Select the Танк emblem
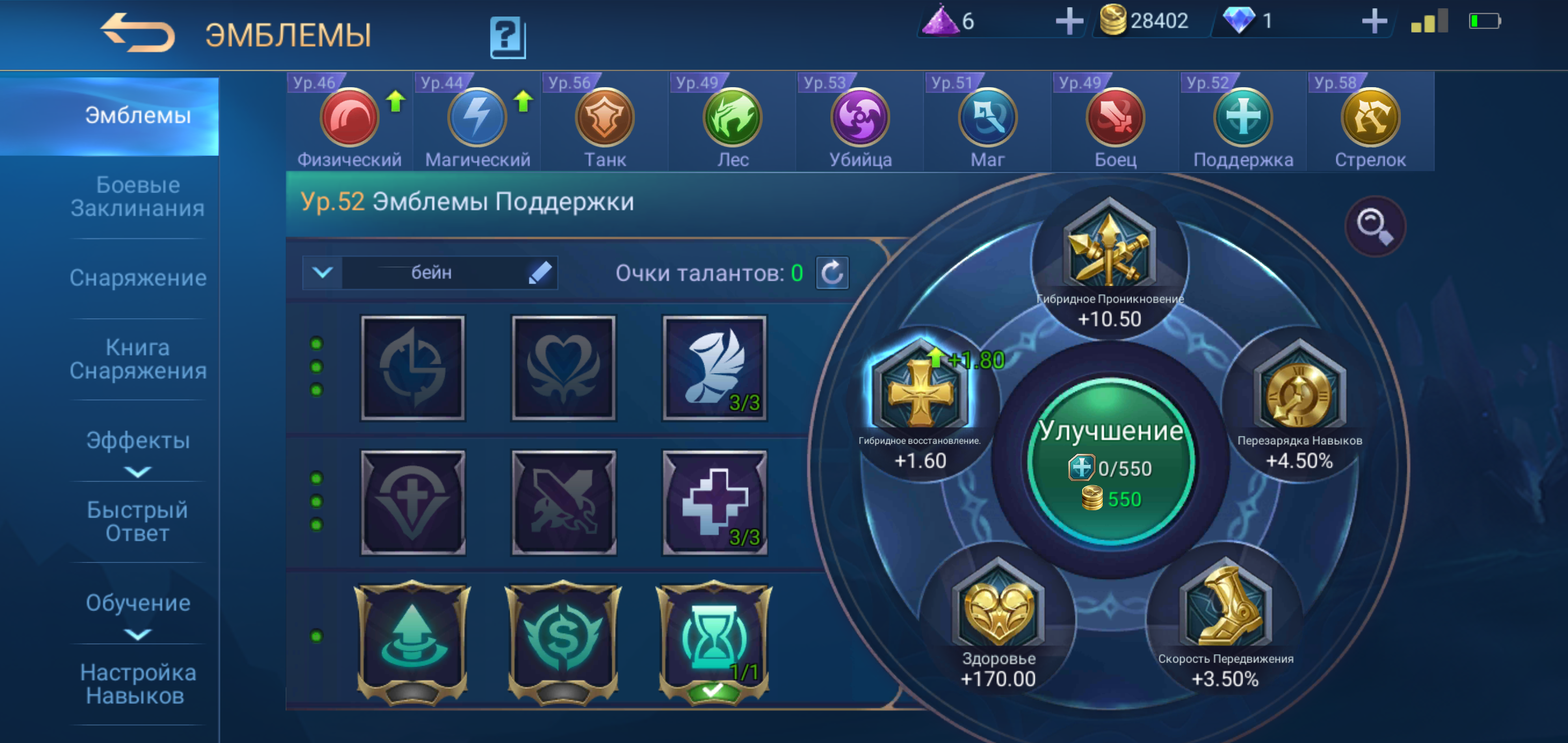Screen dimensions: 1568x743 pyautogui.click(x=605, y=119)
